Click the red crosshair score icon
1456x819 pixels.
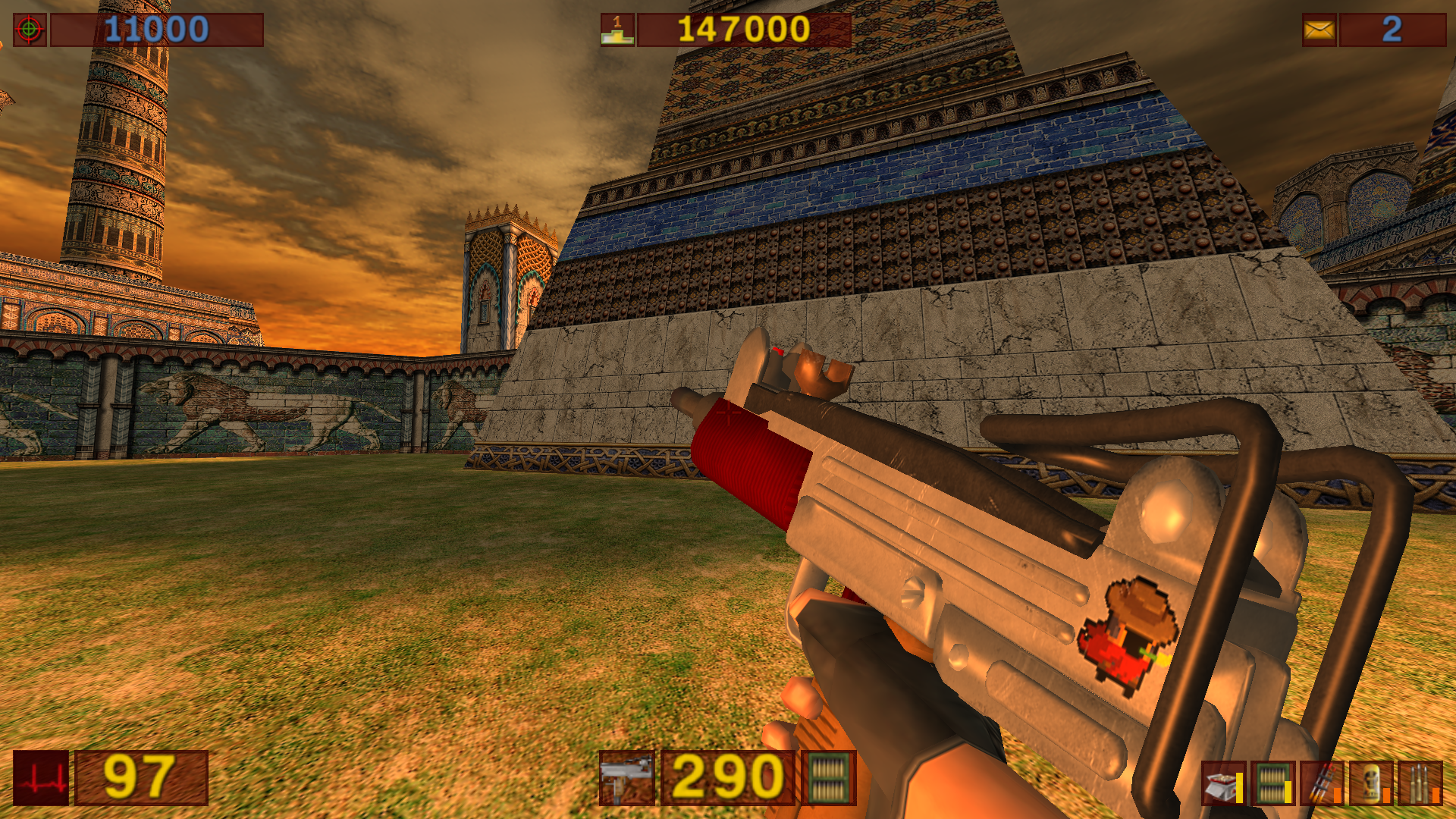30,30
